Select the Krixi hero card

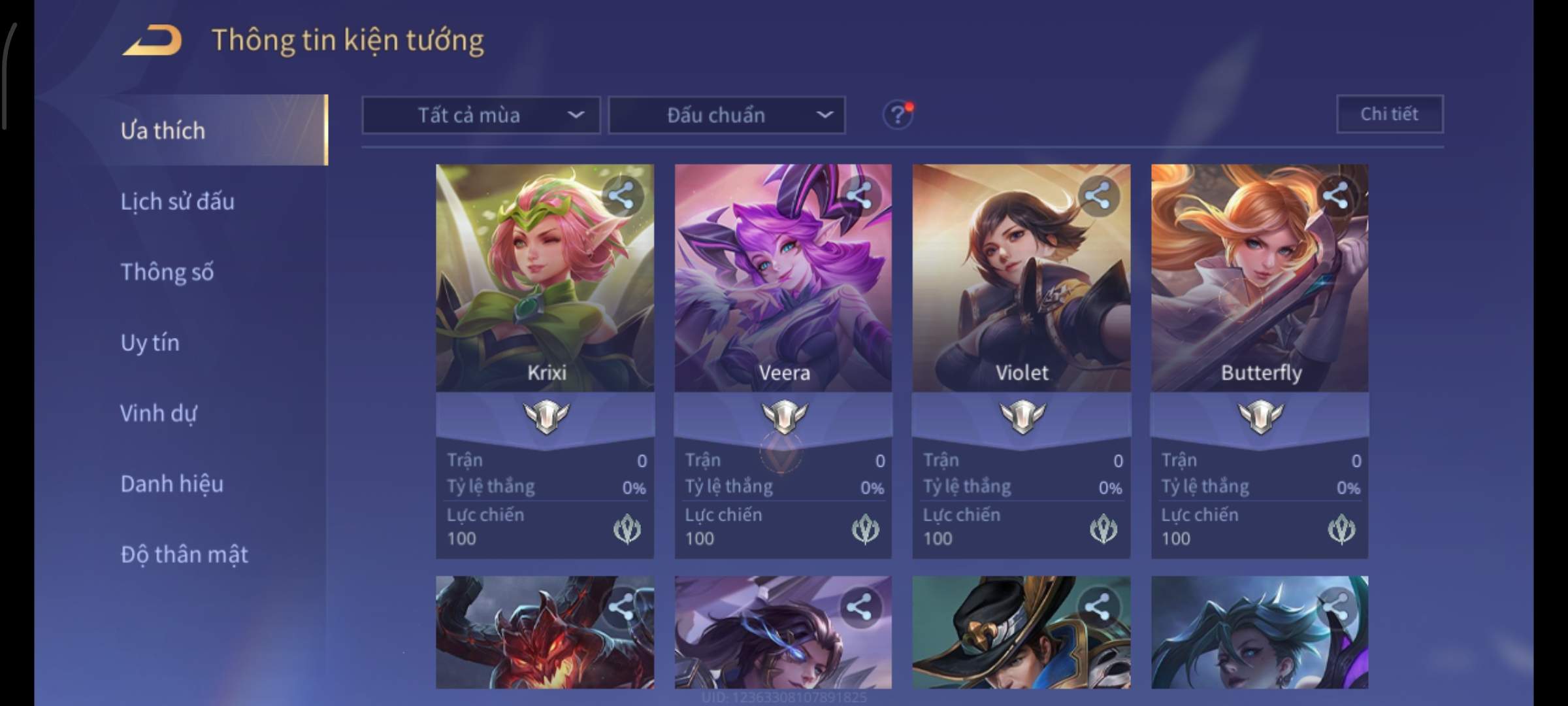click(544, 294)
